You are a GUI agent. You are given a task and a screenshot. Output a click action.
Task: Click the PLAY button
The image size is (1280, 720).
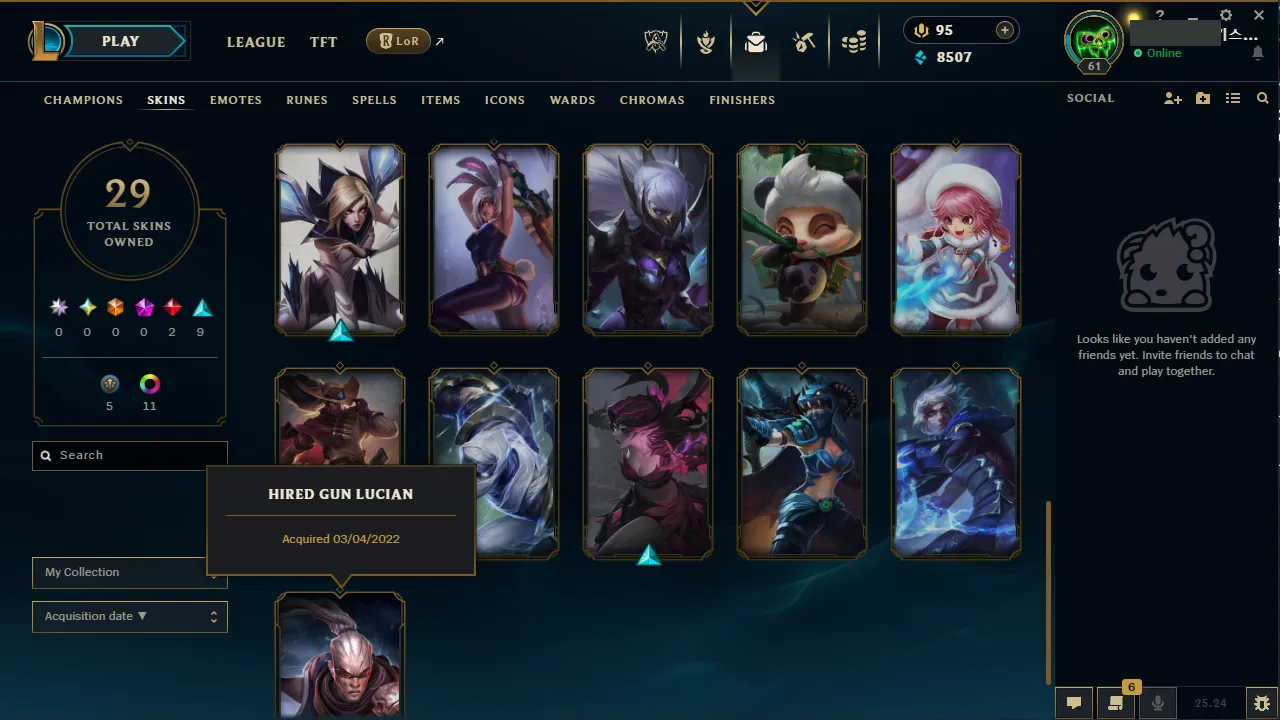[119, 41]
